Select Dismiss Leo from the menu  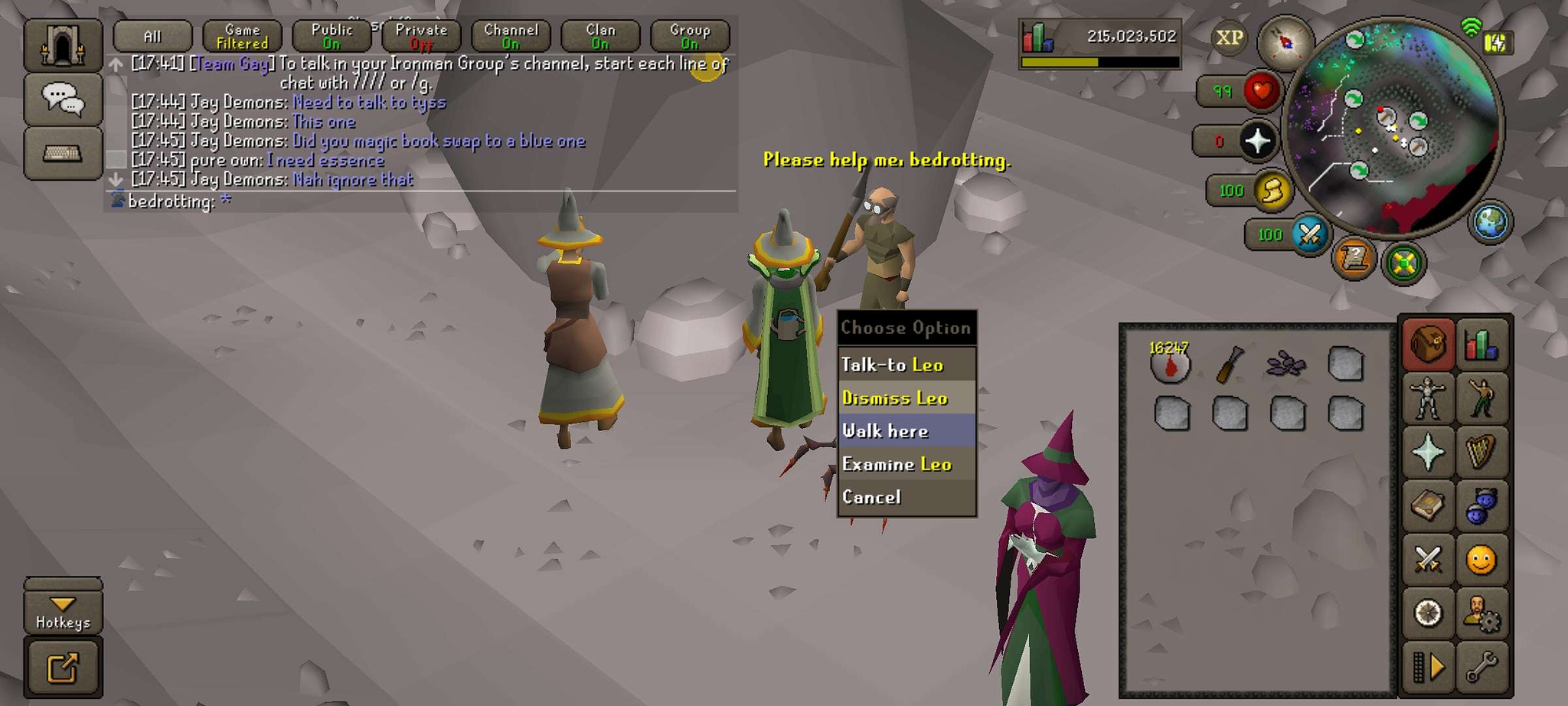tap(906, 398)
